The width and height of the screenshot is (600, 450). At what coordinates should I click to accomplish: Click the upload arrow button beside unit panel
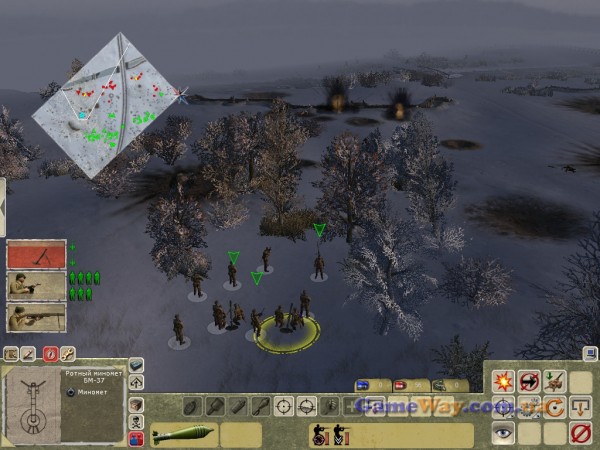click(137, 382)
